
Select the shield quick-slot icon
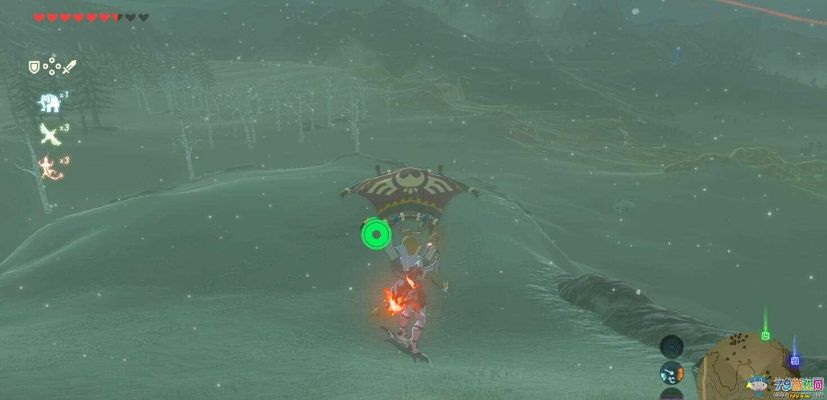[33, 68]
